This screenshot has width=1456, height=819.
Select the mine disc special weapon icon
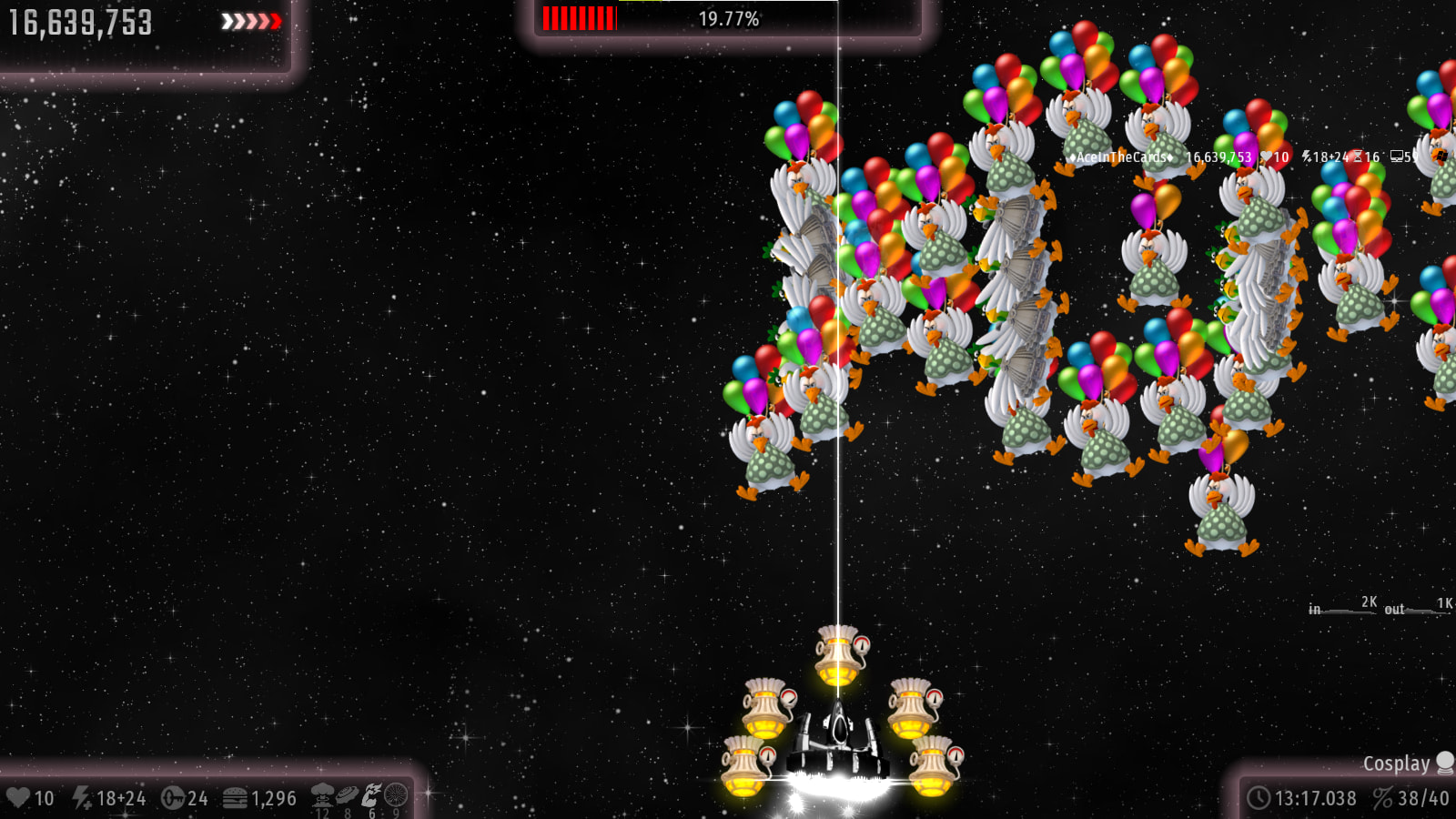click(347, 795)
